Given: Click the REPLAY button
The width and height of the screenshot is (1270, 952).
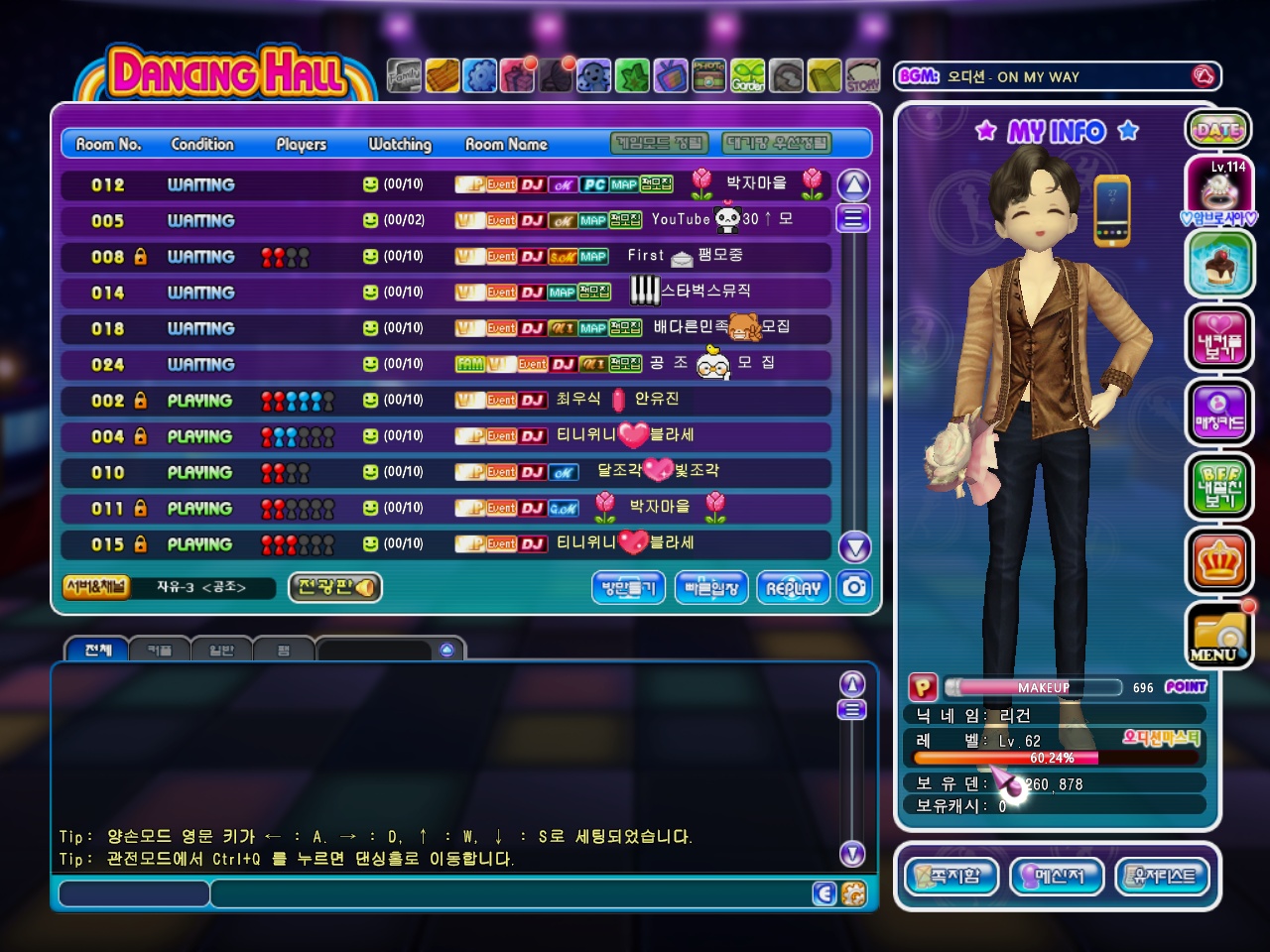Looking at the screenshot, I should [x=794, y=588].
